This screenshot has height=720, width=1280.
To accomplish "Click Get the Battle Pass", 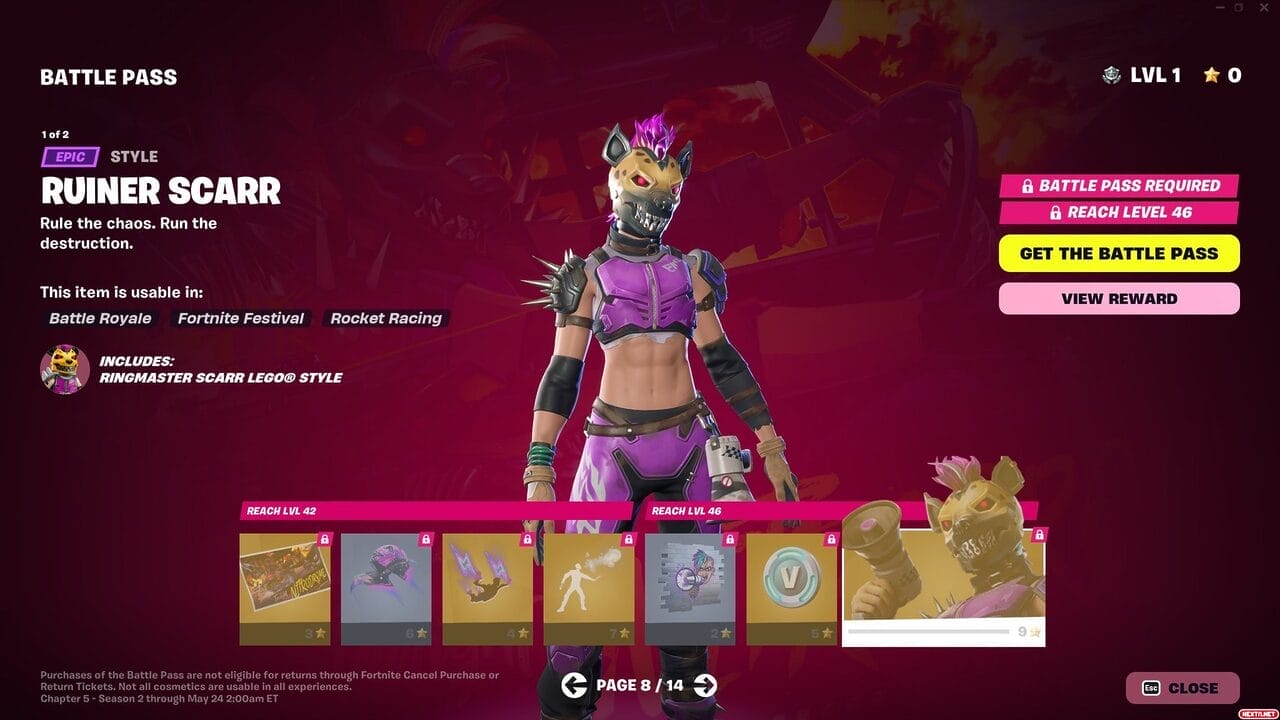I will 1119,253.
